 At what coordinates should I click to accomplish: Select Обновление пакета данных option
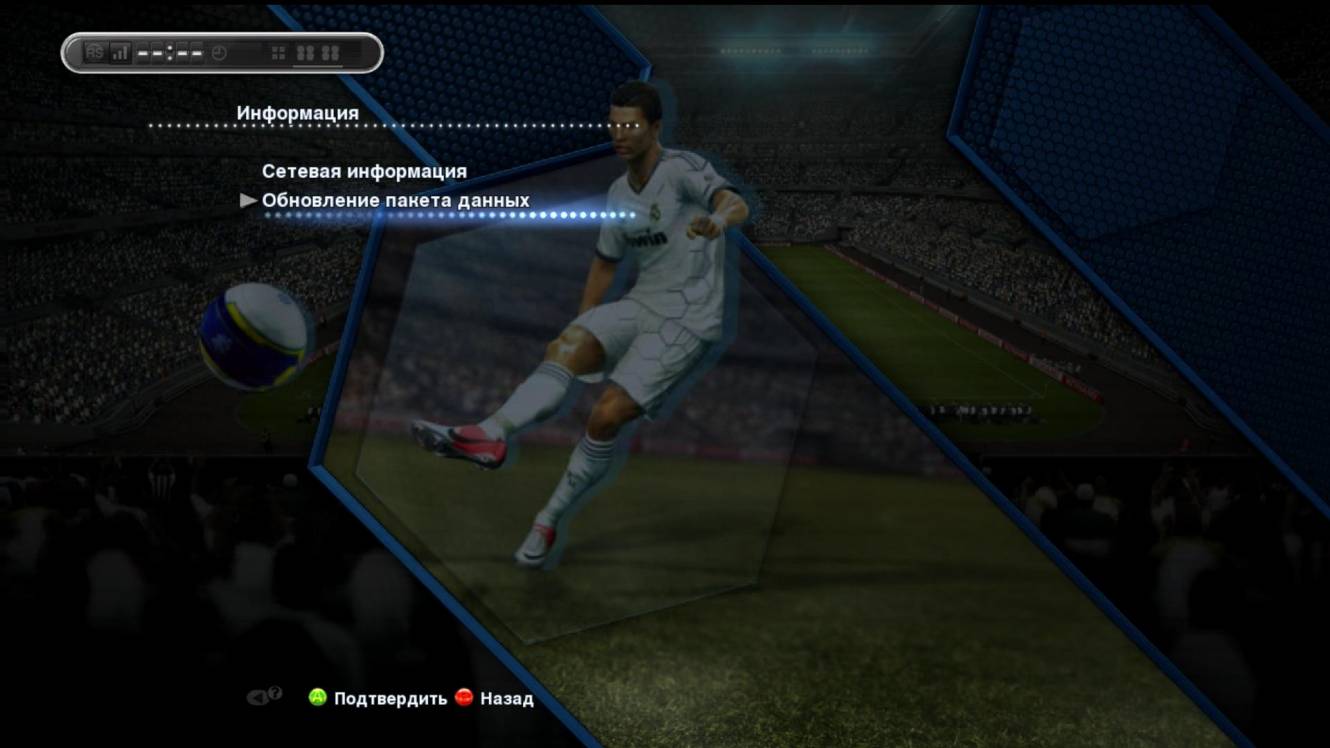coord(395,200)
